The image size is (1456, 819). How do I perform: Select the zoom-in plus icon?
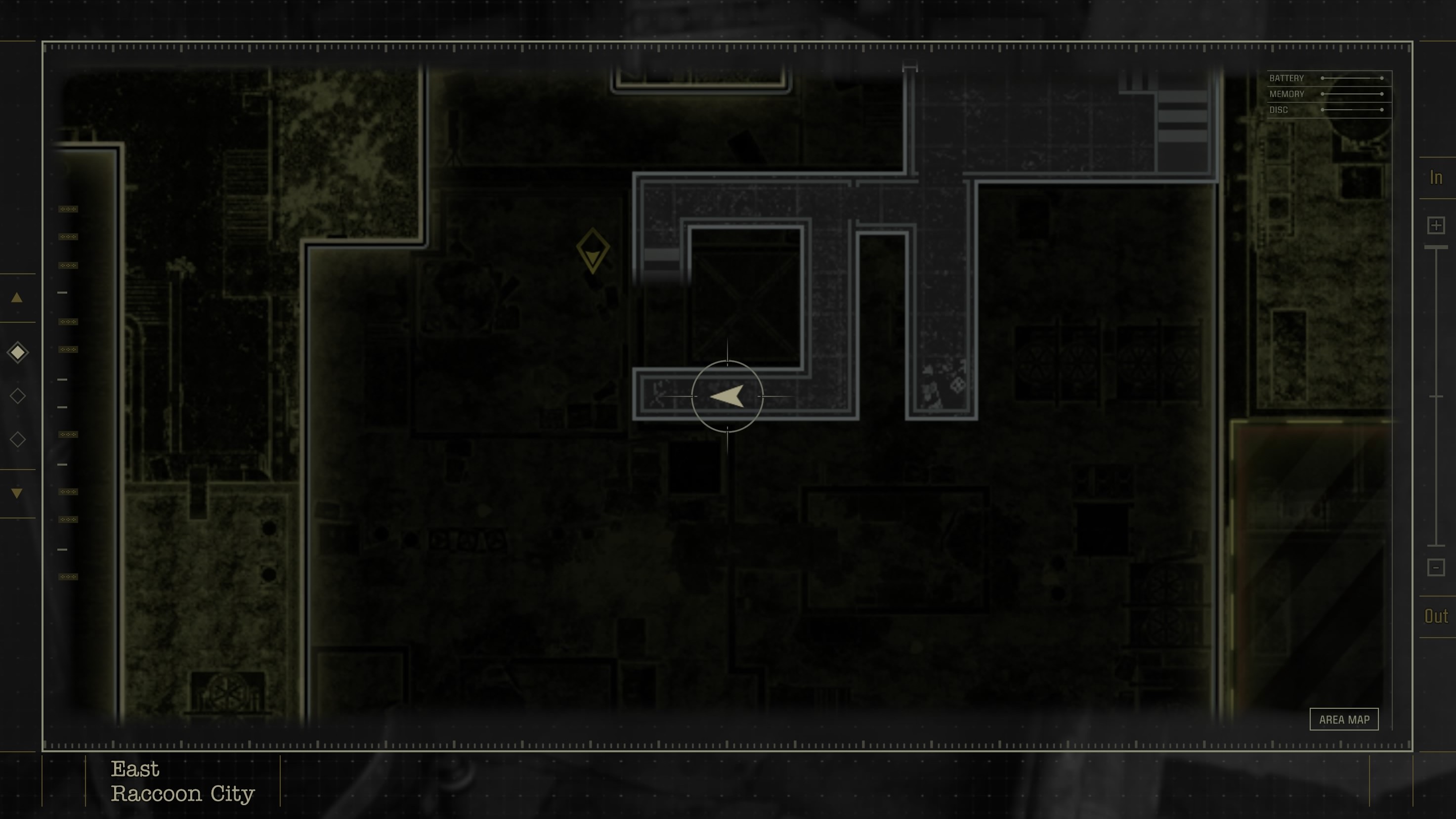(x=1436, y=225)
